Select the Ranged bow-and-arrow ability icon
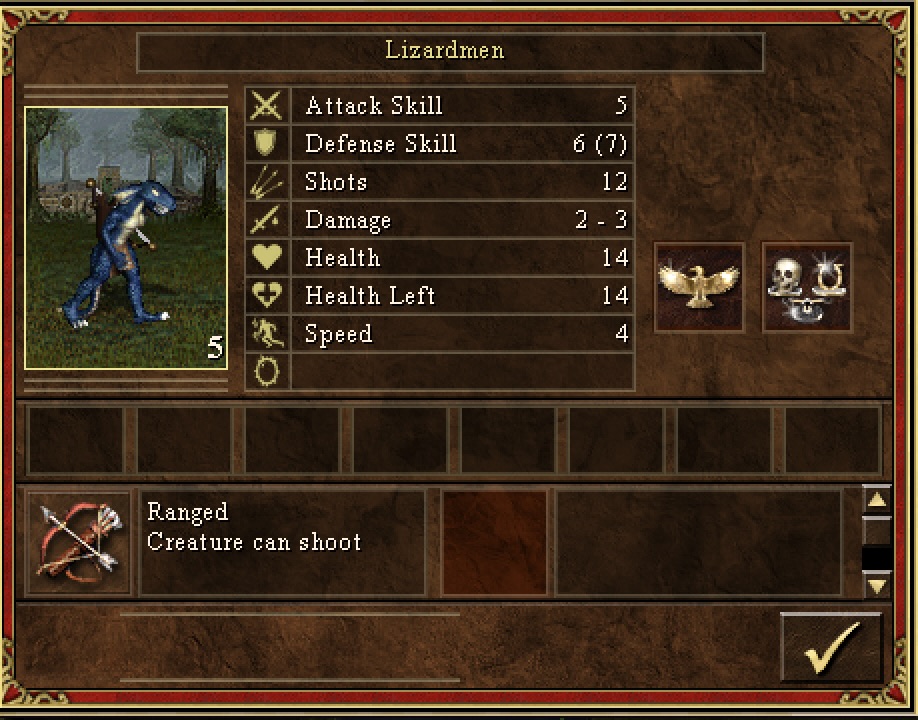The image size is (918, 720). [79, 543]
